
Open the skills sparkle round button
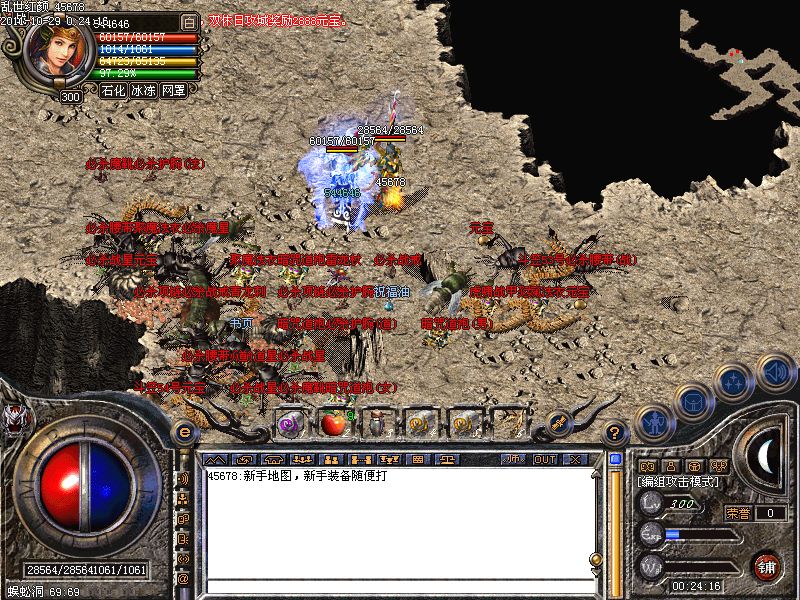pyautogui.click(x=733, y=381)
